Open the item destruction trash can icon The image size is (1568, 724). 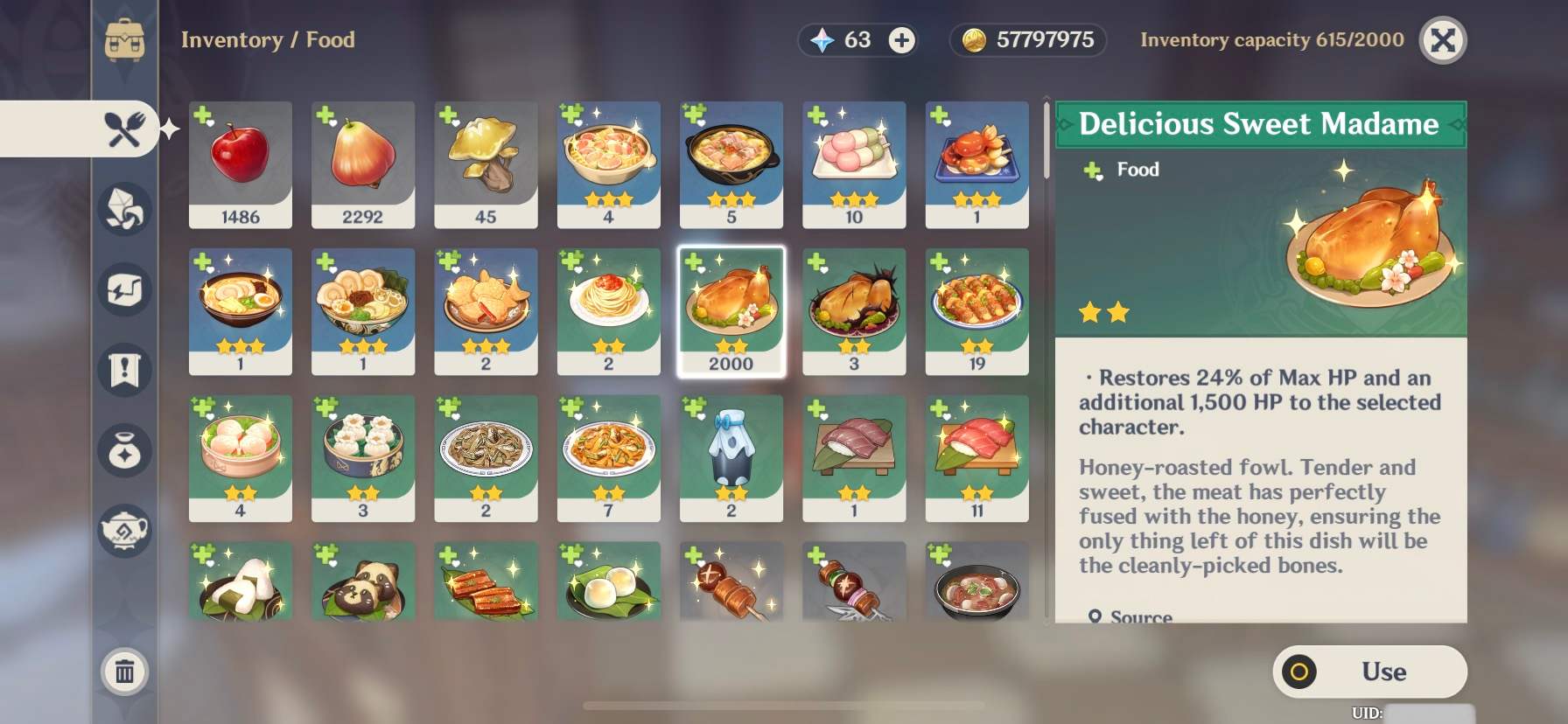tap(125, 672)
